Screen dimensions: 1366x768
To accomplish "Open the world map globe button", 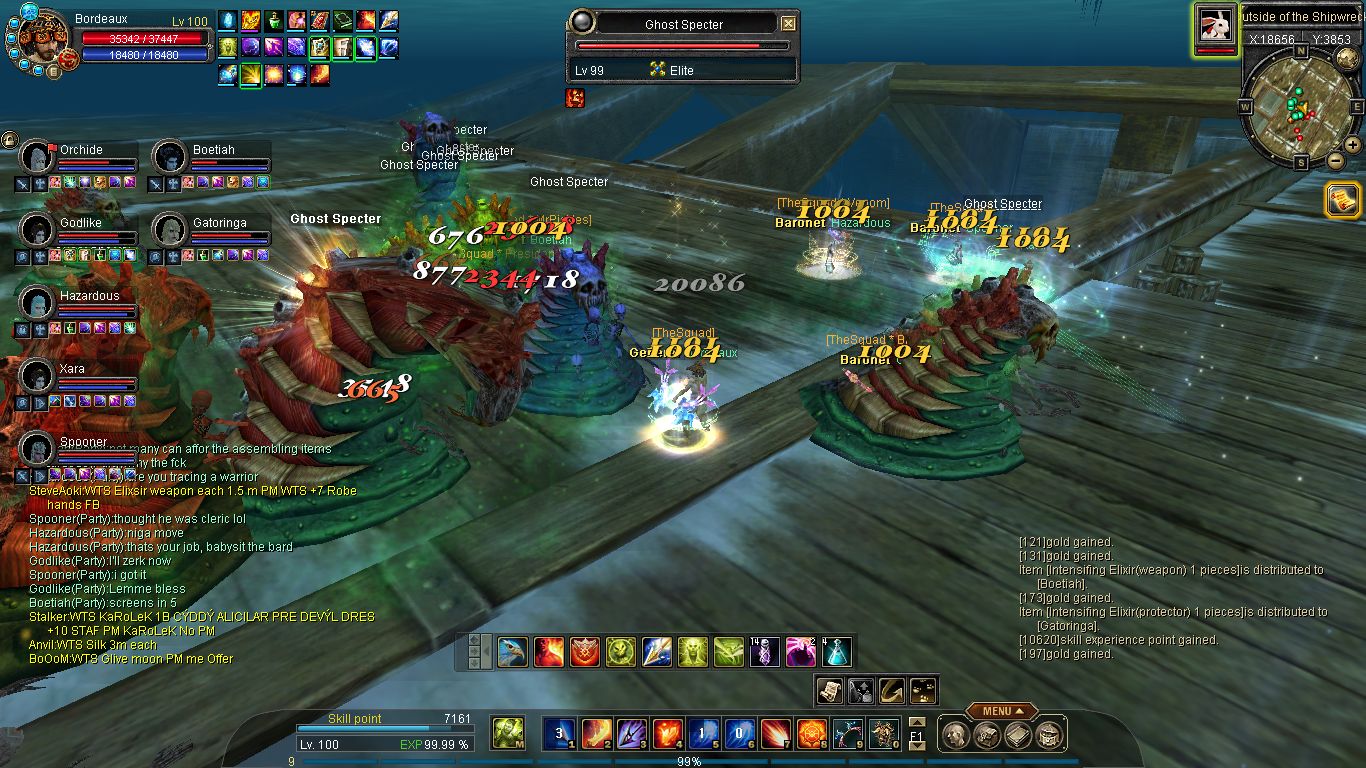I will (1347, 56).
